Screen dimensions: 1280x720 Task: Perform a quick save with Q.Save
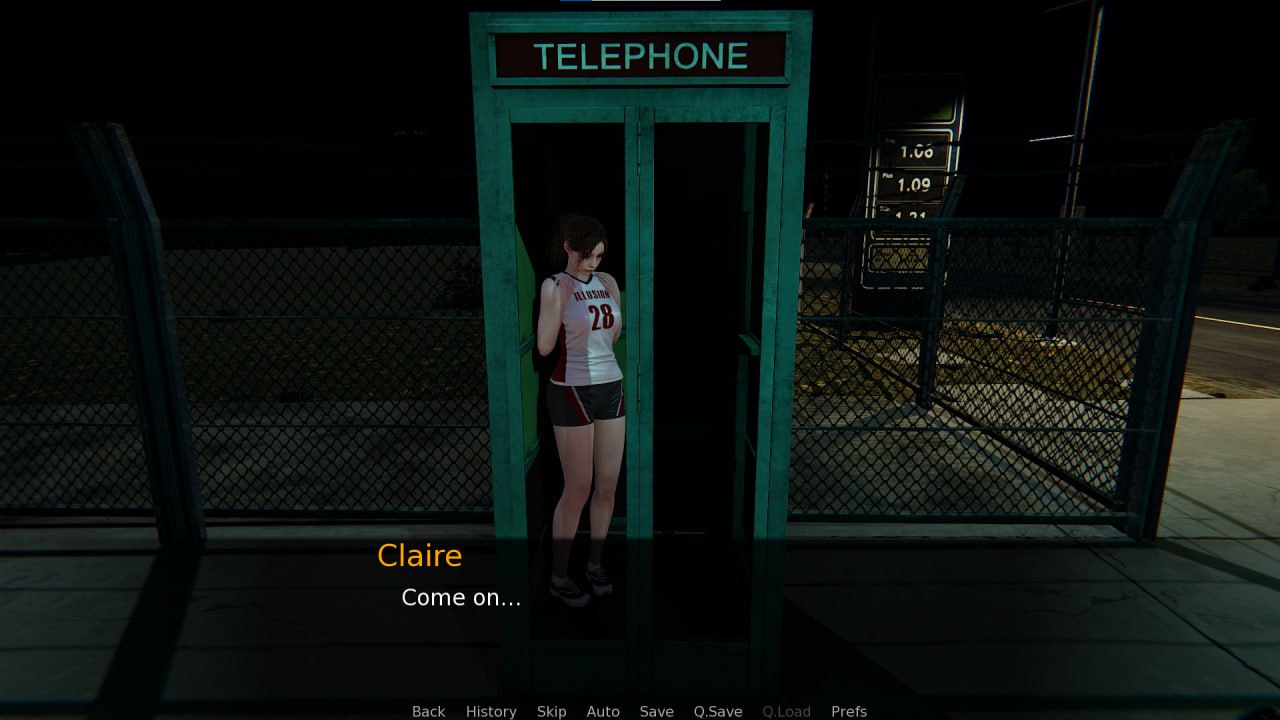pyautogui.click(x=717, y=711)
